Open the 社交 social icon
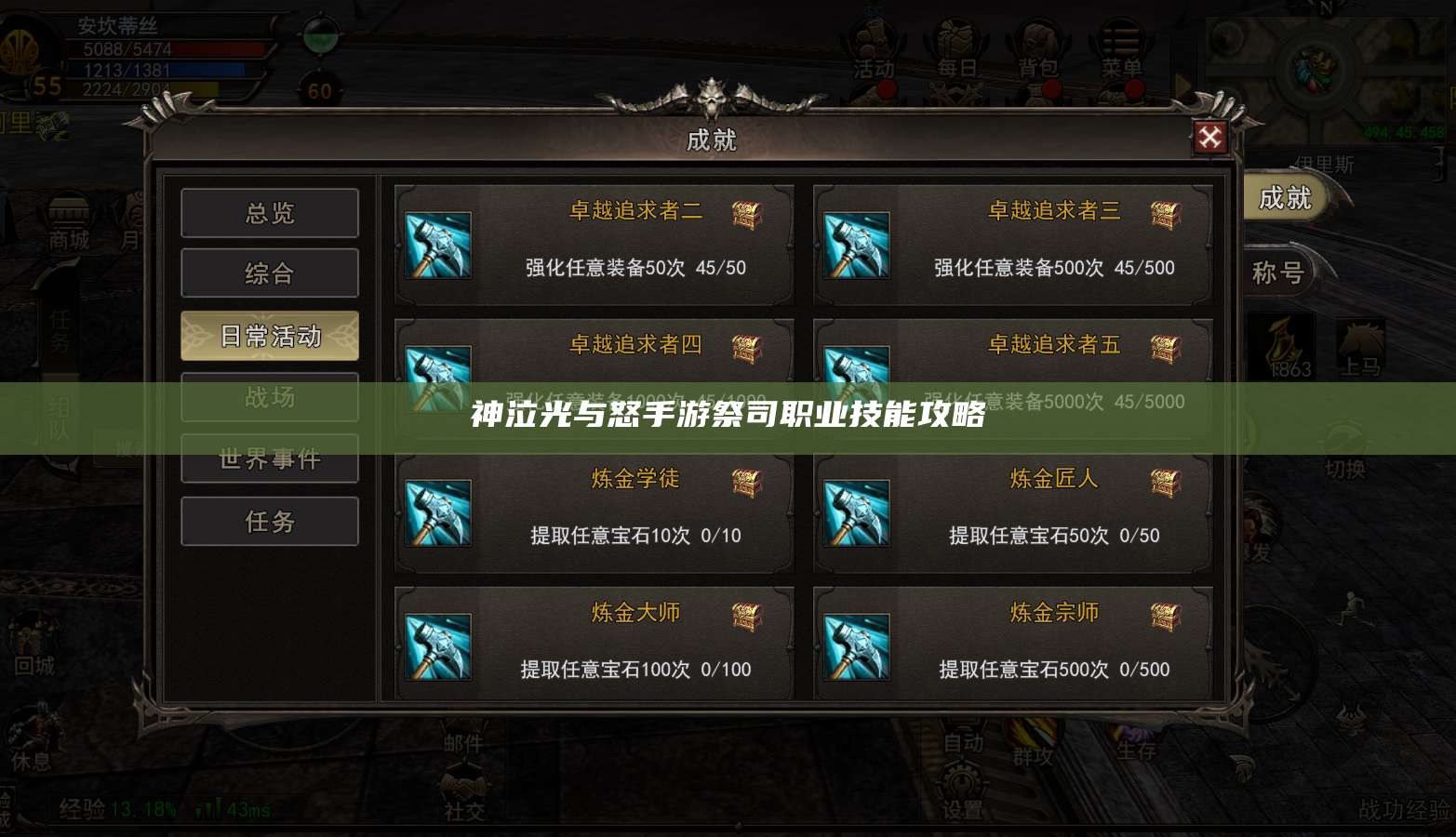This screenshot has height=837, width=1456. coord(462,812)
